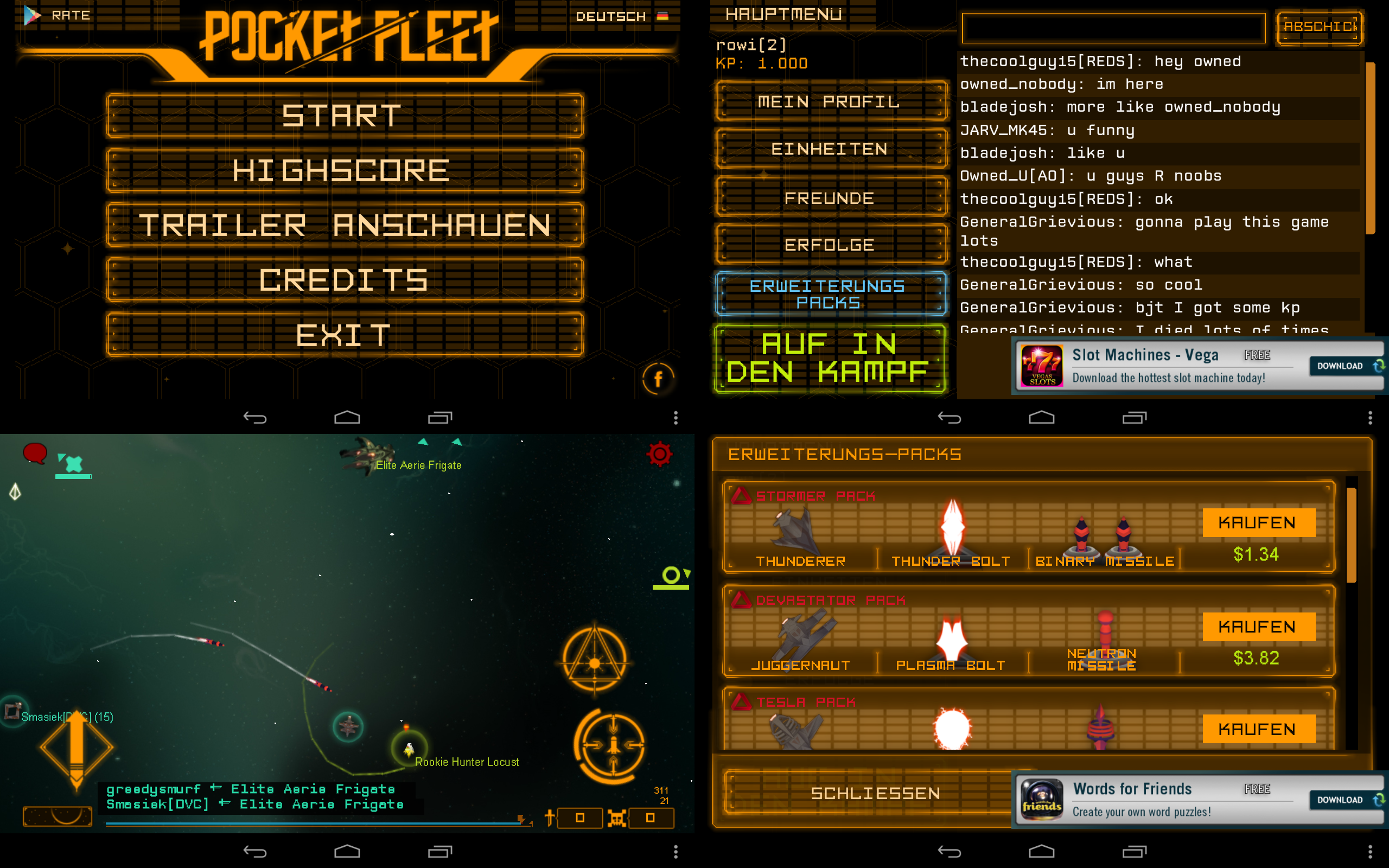Send the chat message with ABSCHICKEN
Image resolution: width=1389 pixels, height=868 pixels.
(x=1320, y=27)
